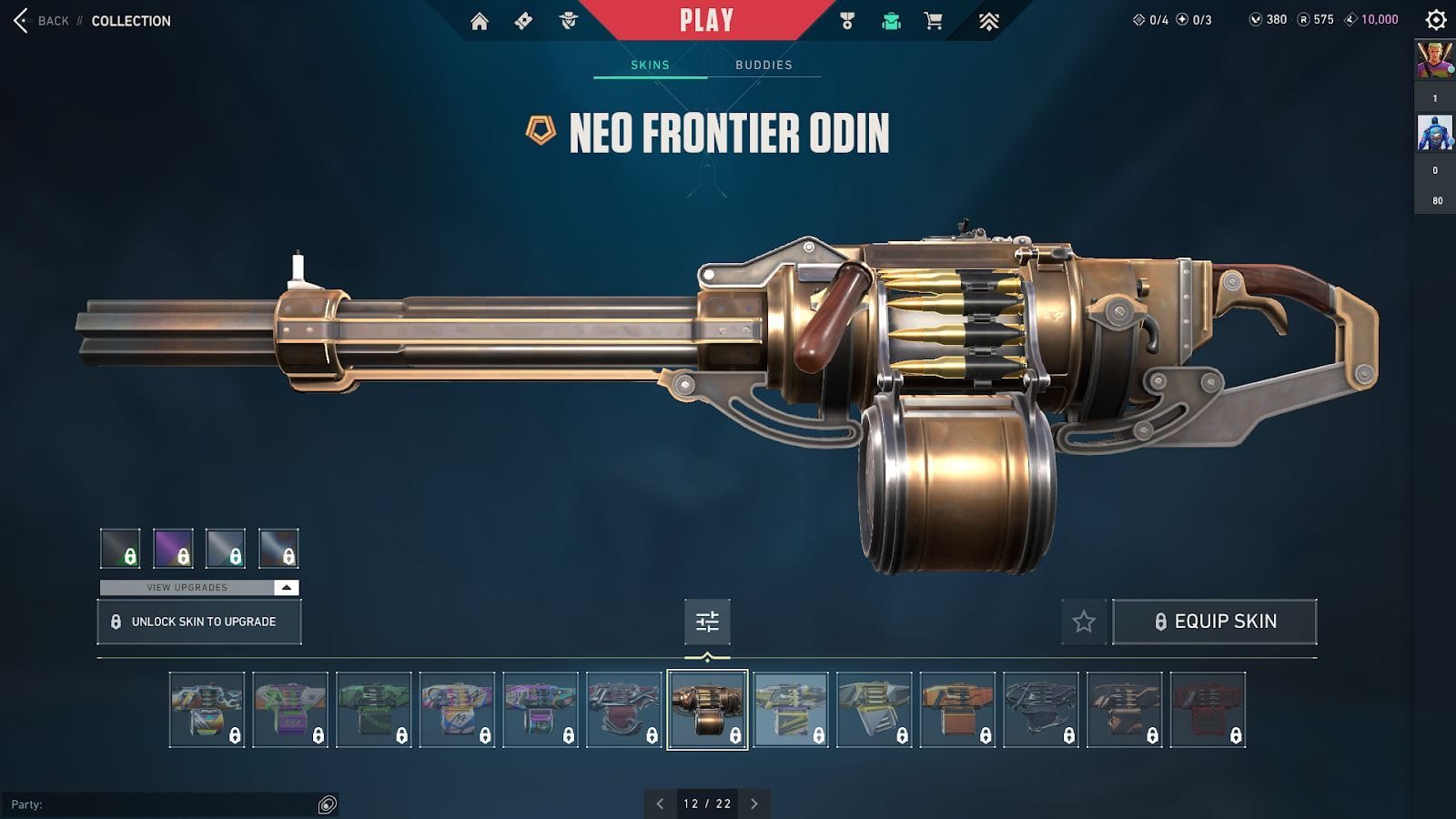This screenshot has width=1456, height=819.
Task: Open the weapon filter sliders icon
Action: point(708,622)
